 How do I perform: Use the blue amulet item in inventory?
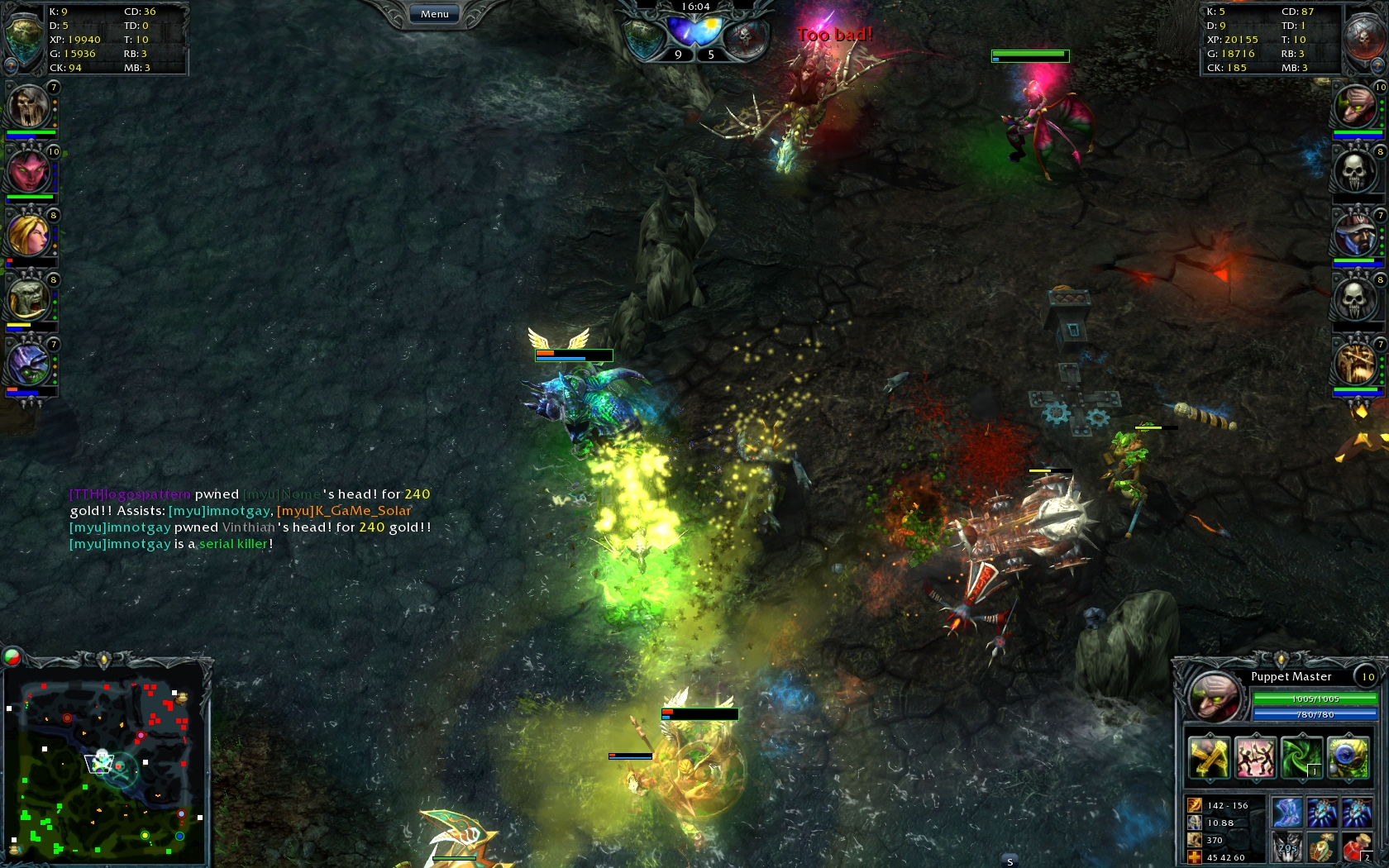tap(1321, 811)
